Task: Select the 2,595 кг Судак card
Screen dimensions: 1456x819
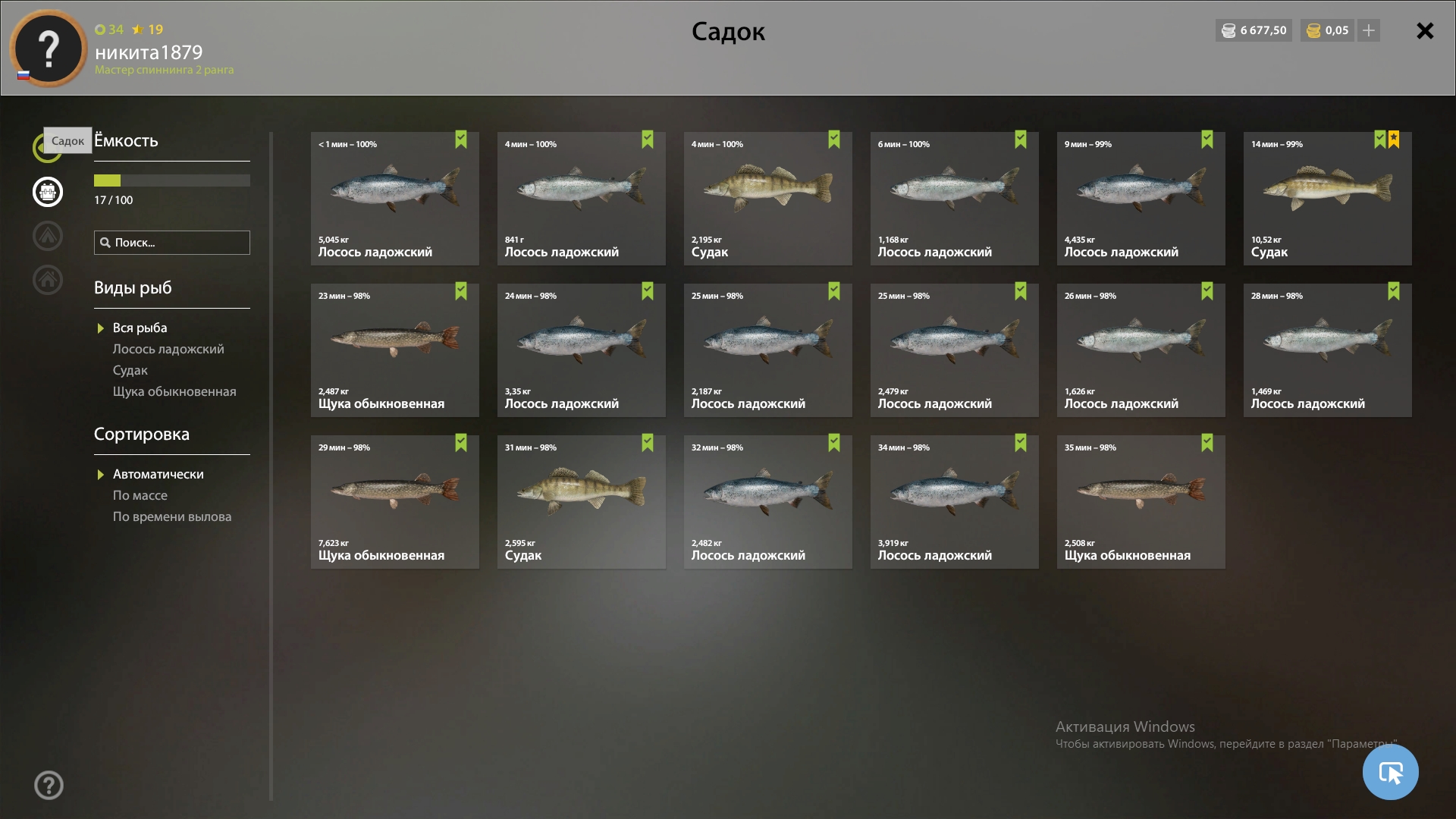Action: [581, 502]
